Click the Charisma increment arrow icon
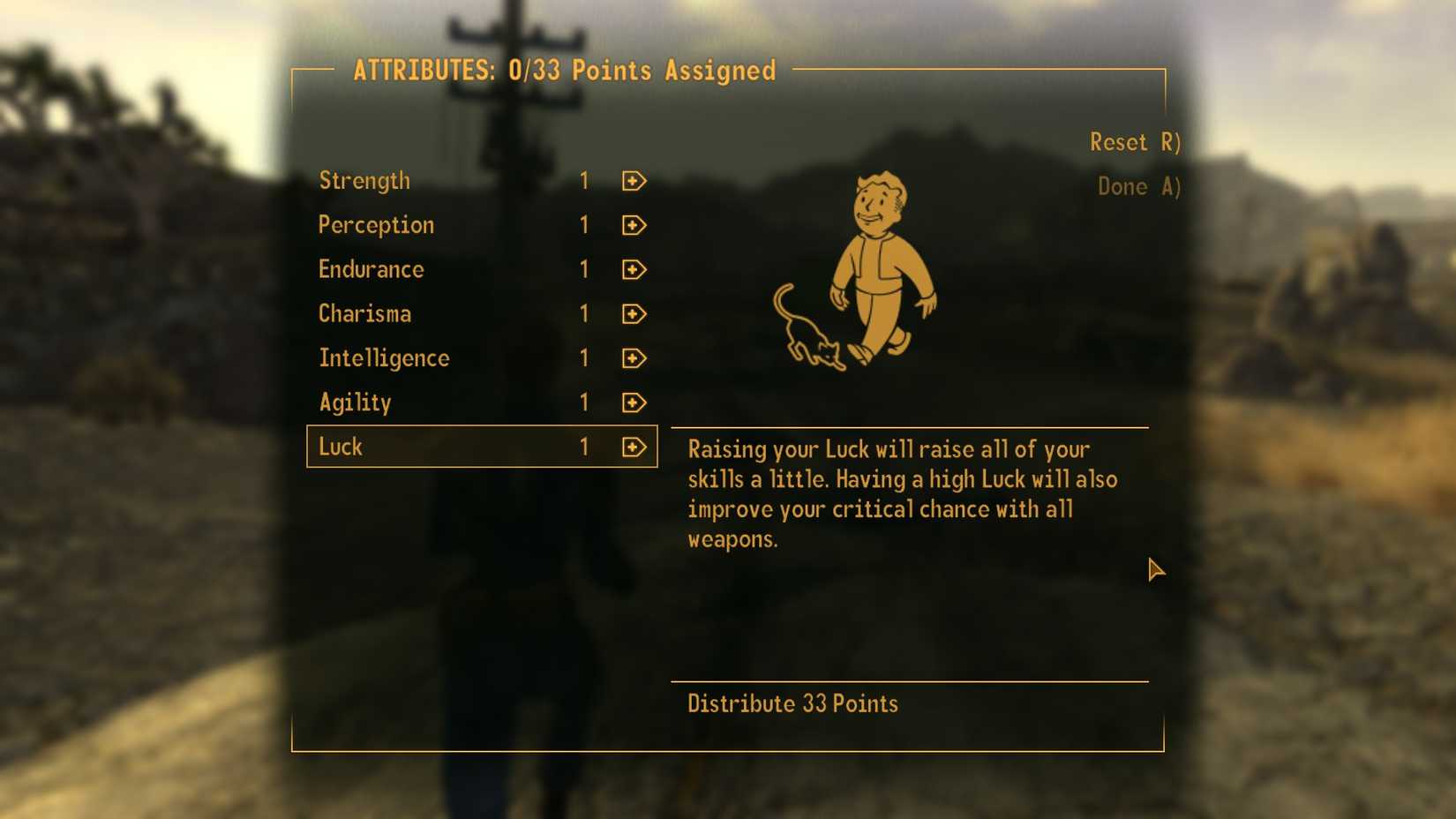The image size is (1456, 819). click(634, 315)
